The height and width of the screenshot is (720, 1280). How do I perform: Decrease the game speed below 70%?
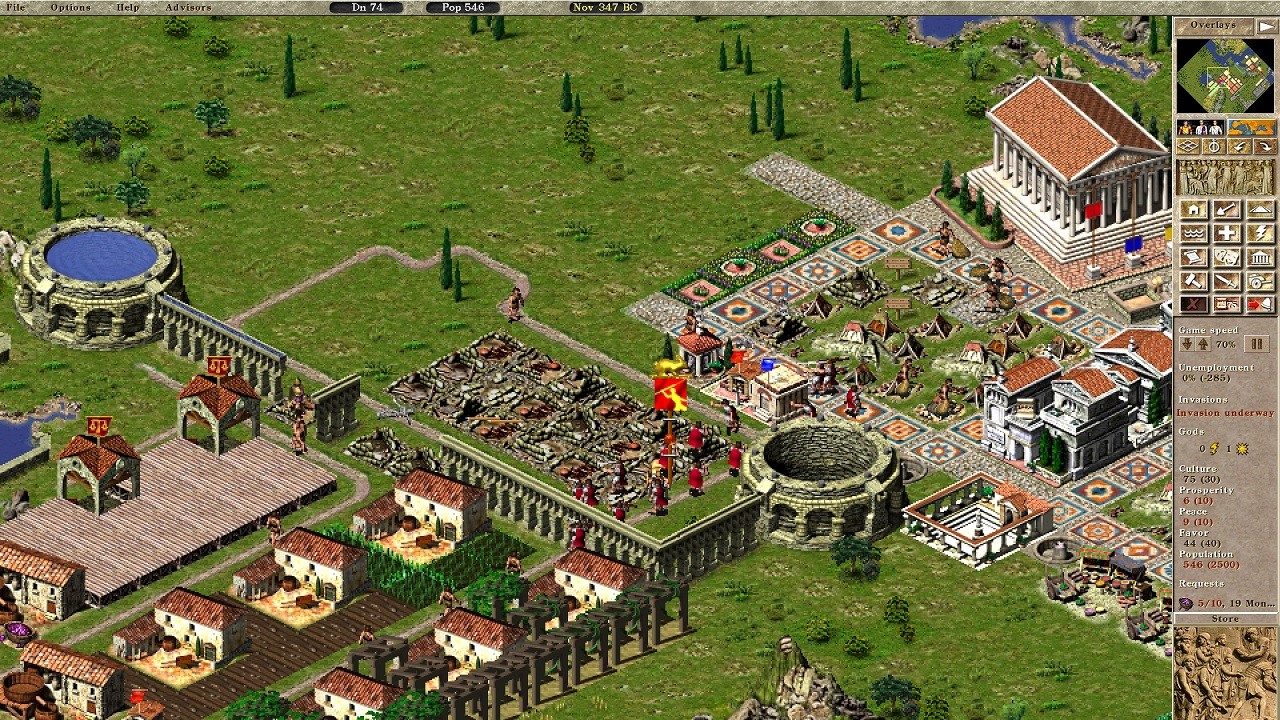point(1187,343)
